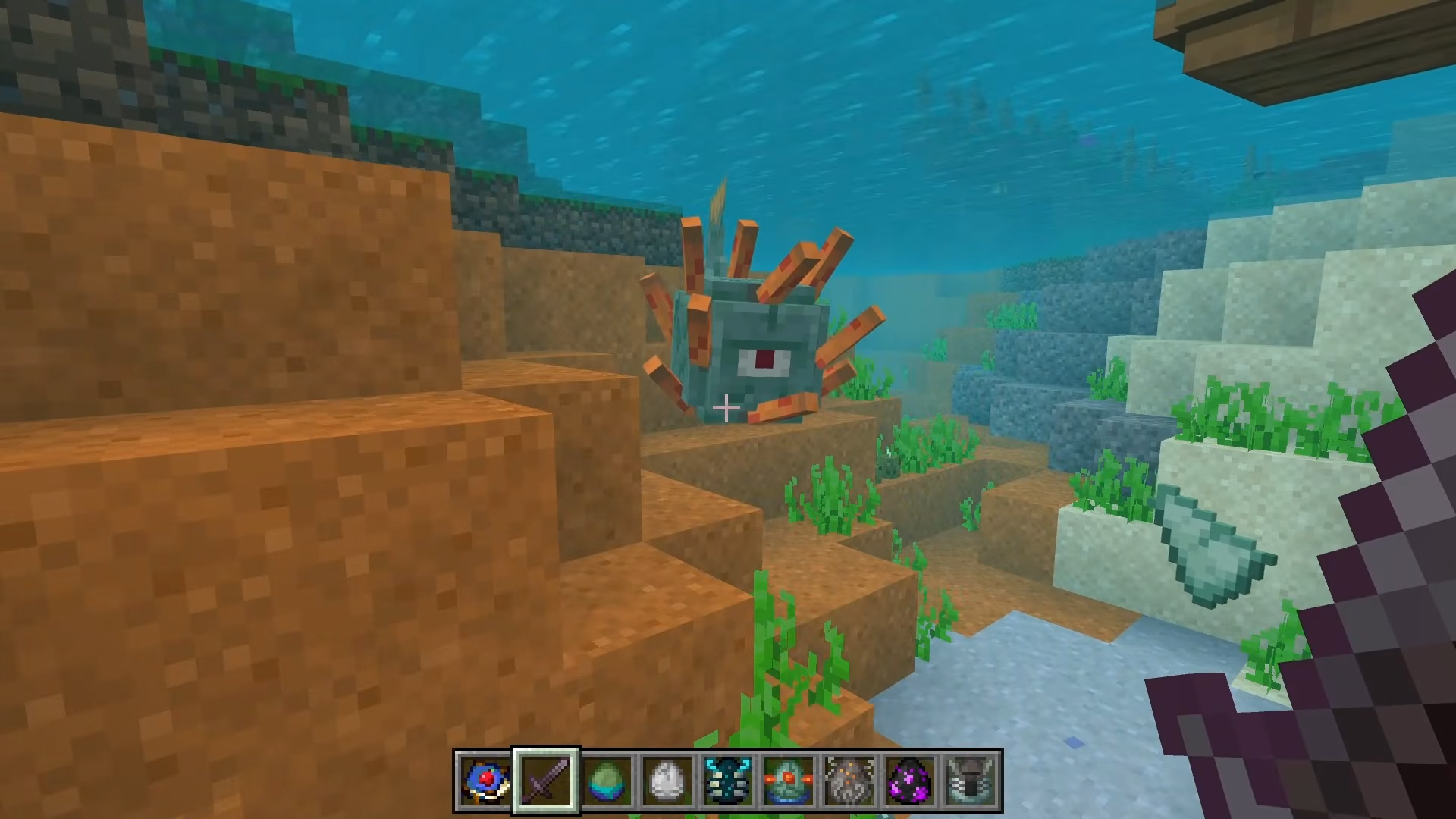Select the black and purple spawn egg
Image resolution: width=1456 pixels, height=819 pixels.
click(910, 780)
